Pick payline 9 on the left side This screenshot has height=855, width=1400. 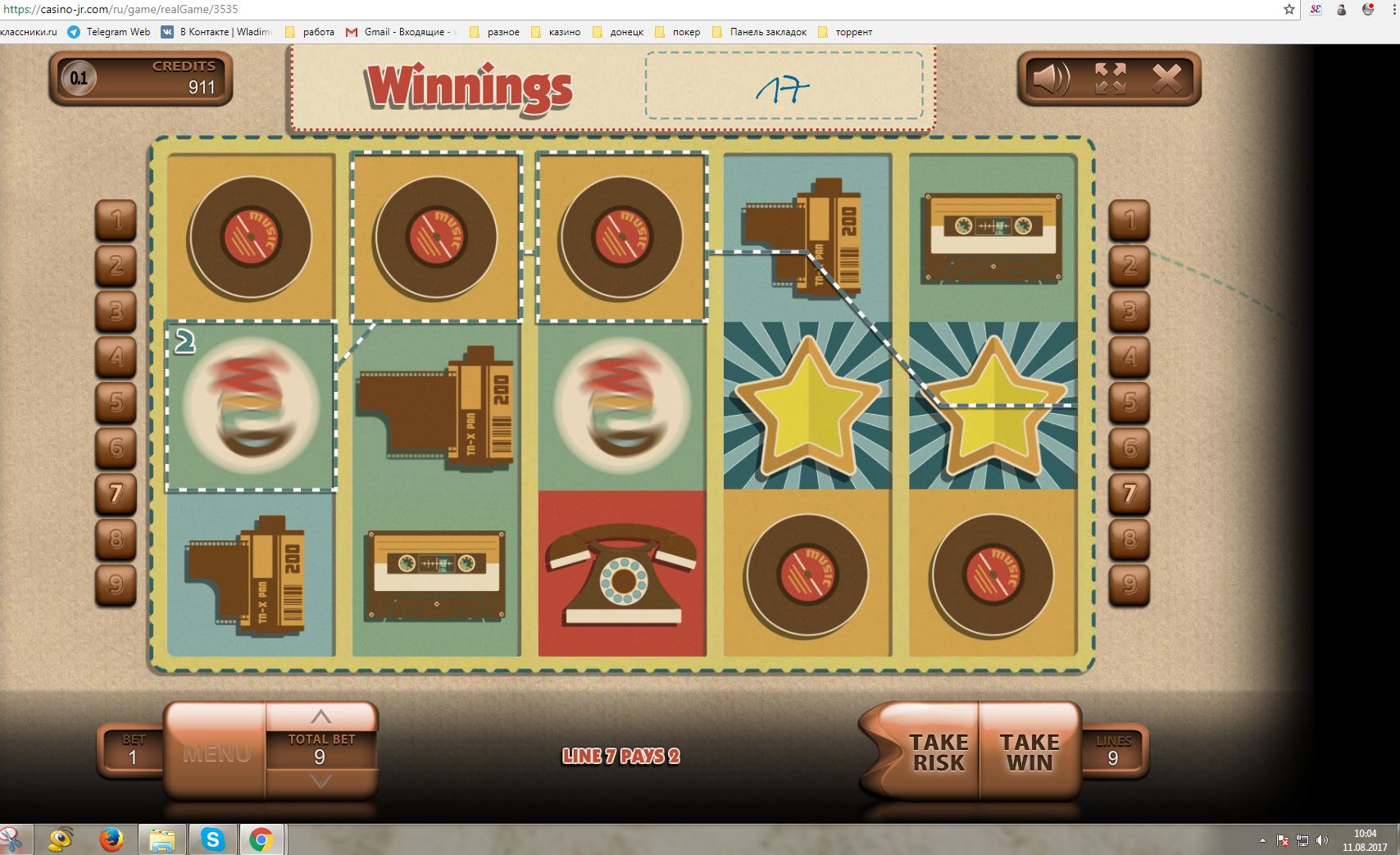point(116,584)
